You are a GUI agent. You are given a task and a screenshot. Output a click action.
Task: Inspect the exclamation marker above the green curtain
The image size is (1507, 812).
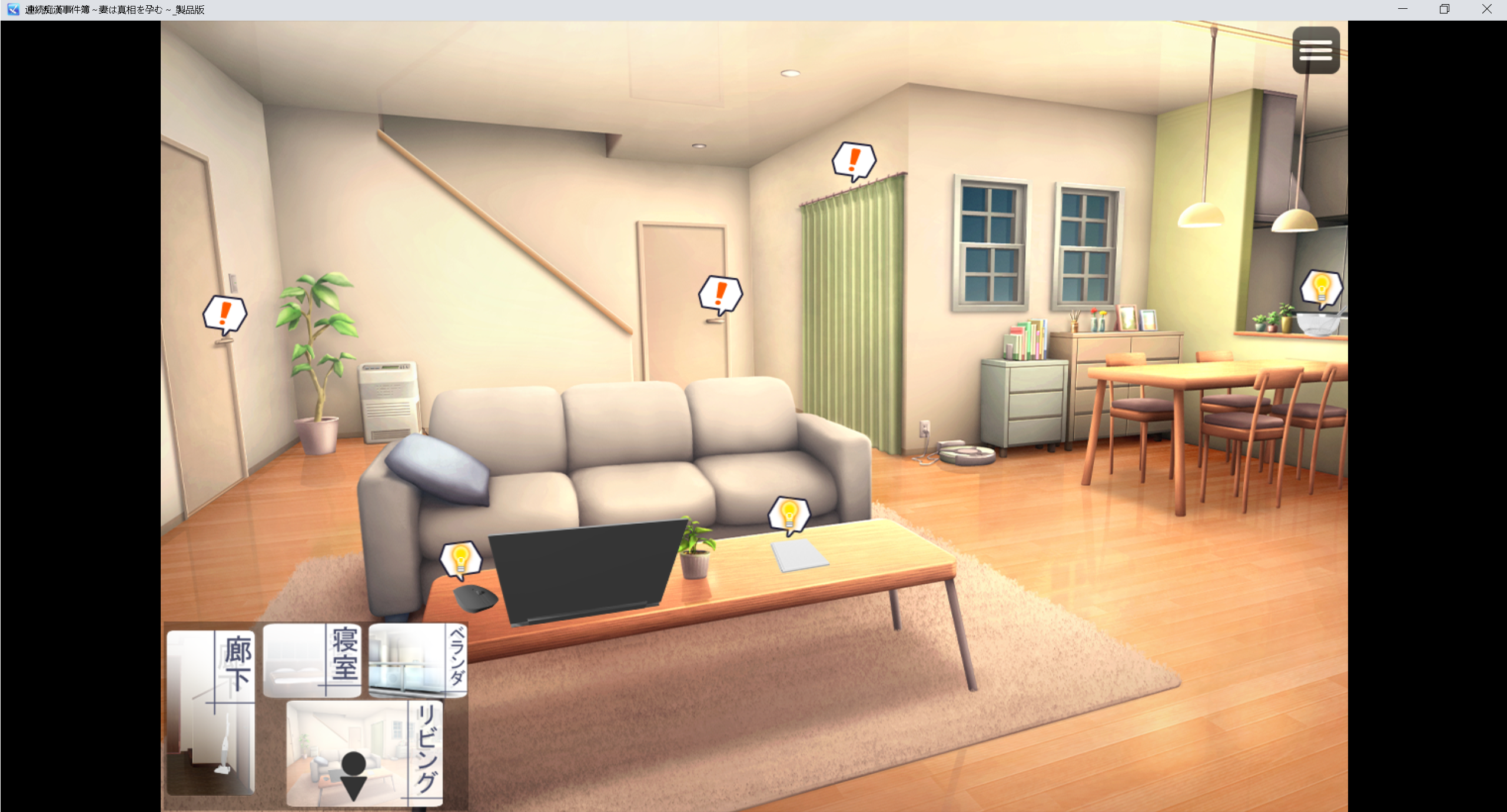coord(854,160)
